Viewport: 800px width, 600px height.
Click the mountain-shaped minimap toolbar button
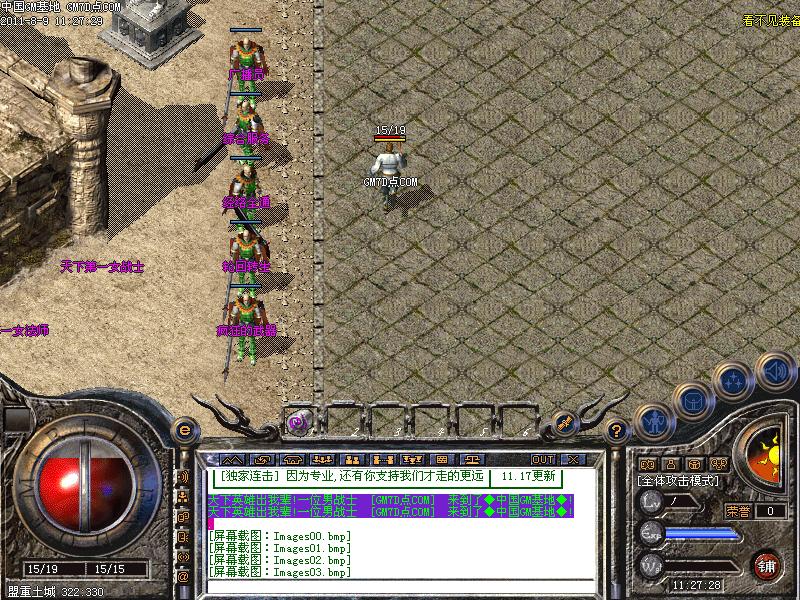coord(232,459)
